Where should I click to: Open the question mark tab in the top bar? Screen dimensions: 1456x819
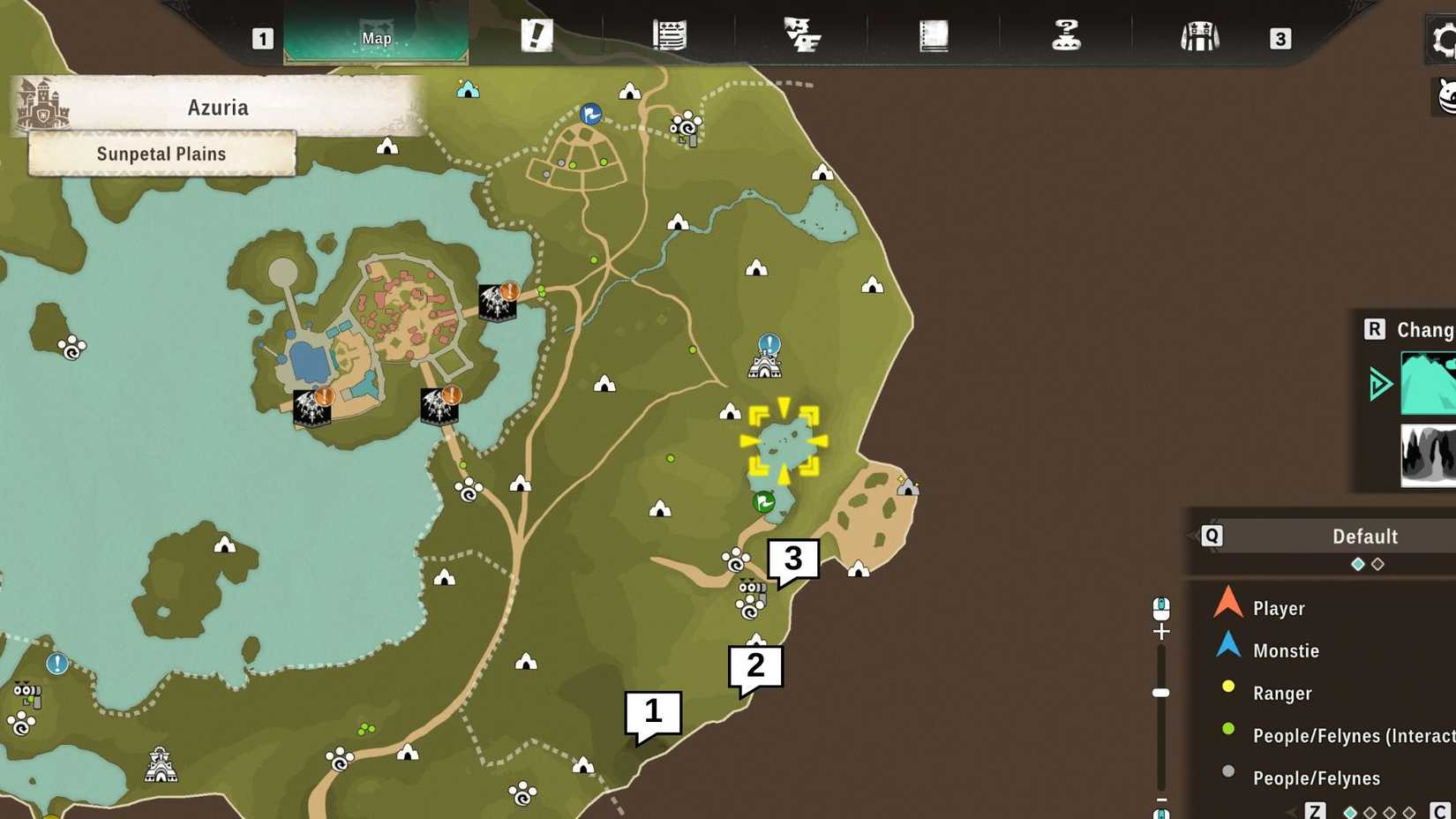pos(1066,35)
